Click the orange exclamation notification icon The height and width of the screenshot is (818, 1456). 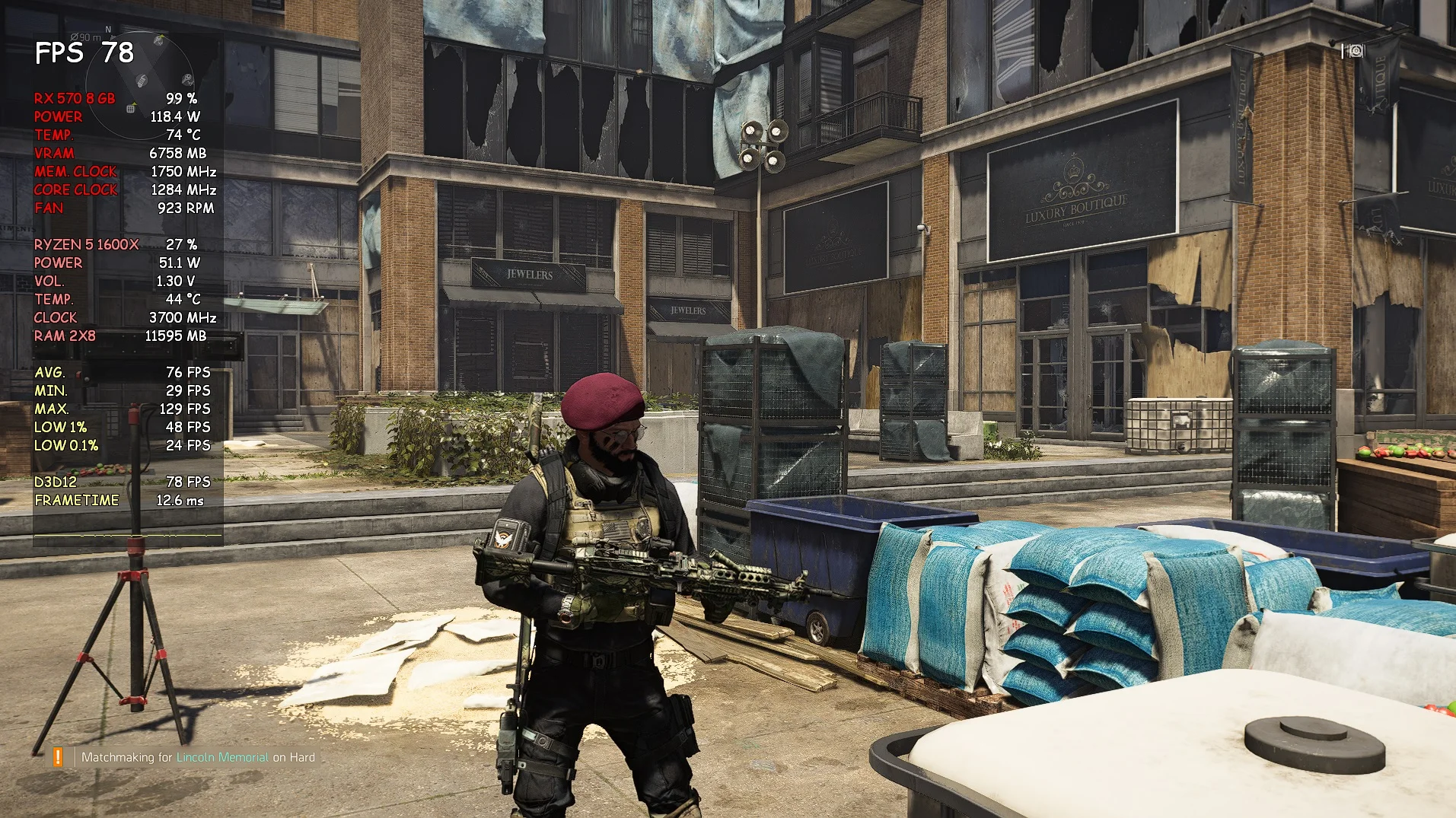[57, 757]
